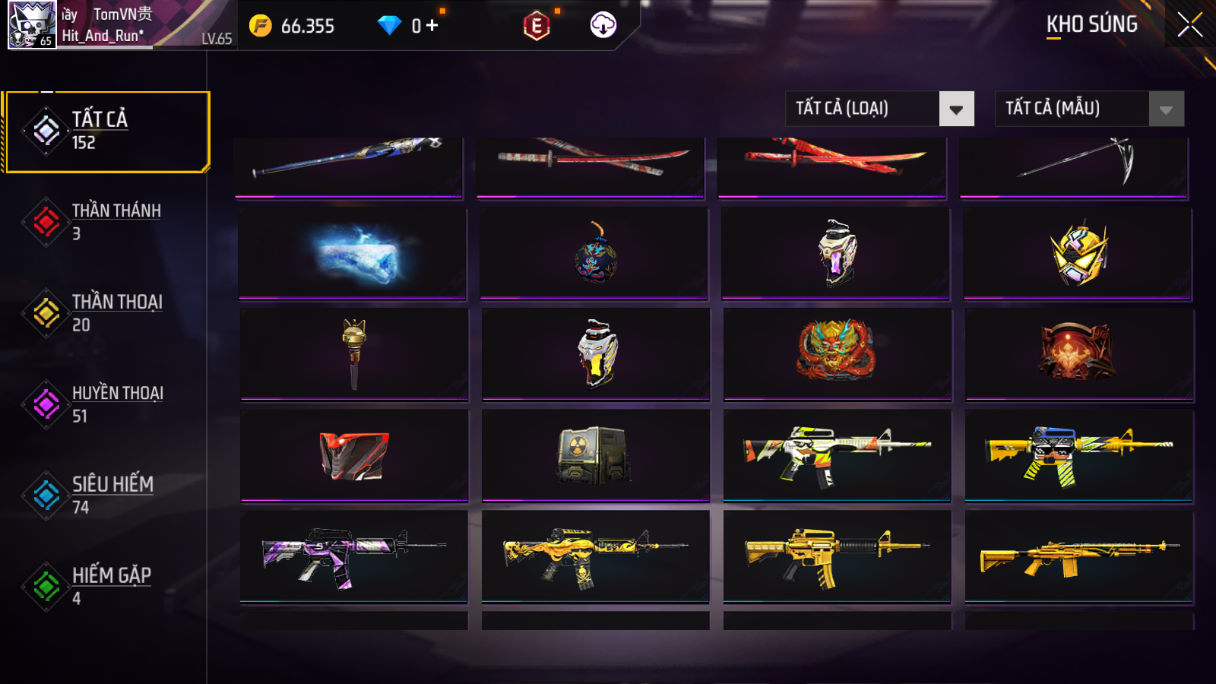Select the red scythe weapon skin
1216x684 pixels.
point(1075,163)
